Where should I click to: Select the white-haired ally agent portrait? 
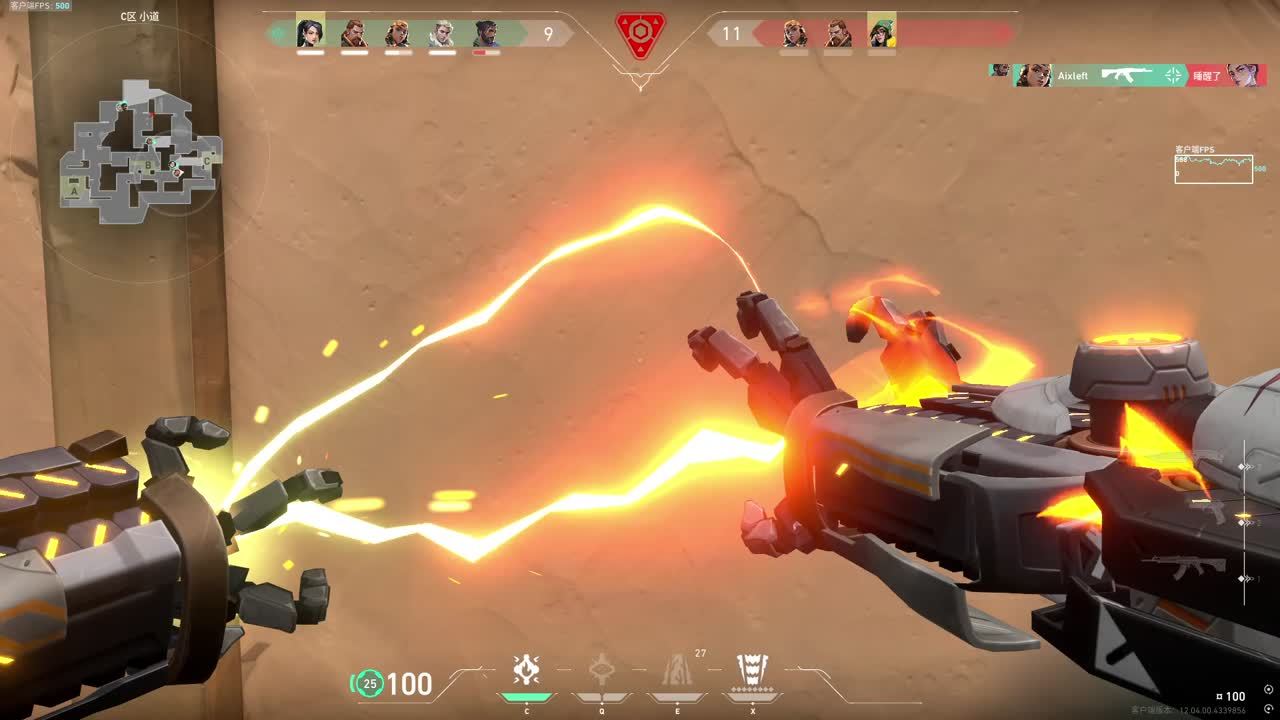click(442, 34)
